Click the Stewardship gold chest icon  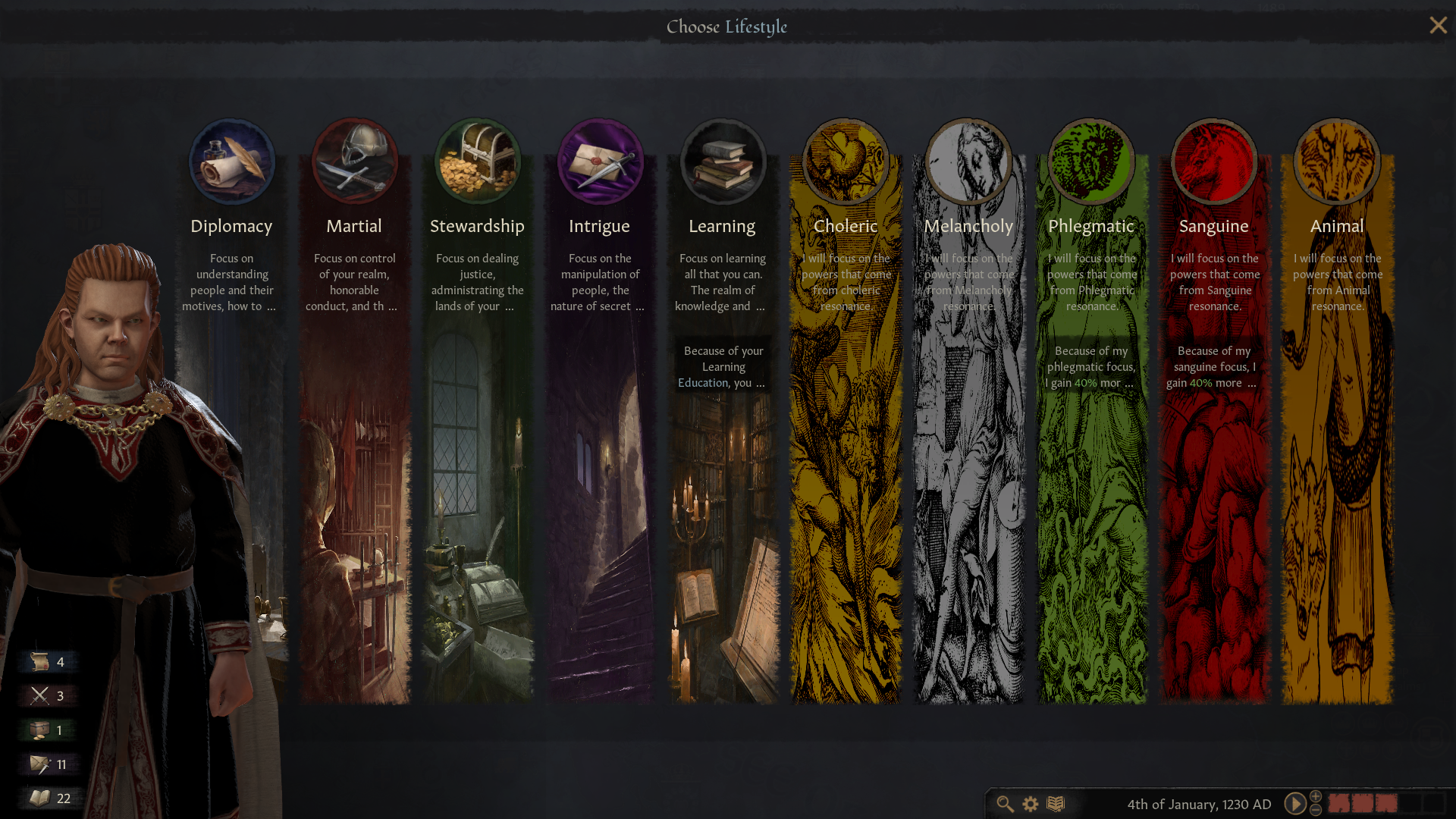coord(477,161)
